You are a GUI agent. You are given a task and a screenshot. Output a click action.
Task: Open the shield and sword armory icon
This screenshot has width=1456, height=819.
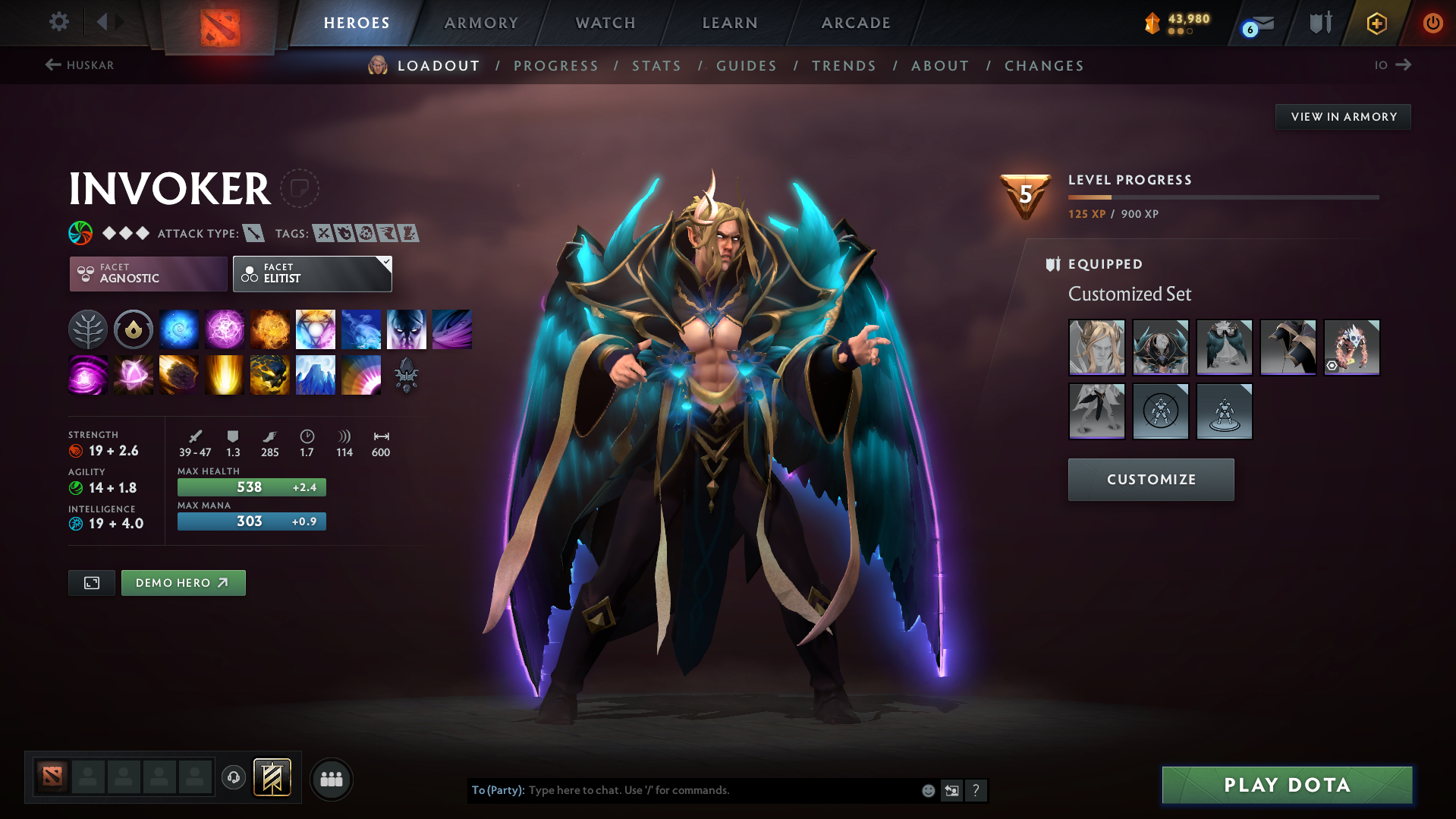pos(1319,23)
